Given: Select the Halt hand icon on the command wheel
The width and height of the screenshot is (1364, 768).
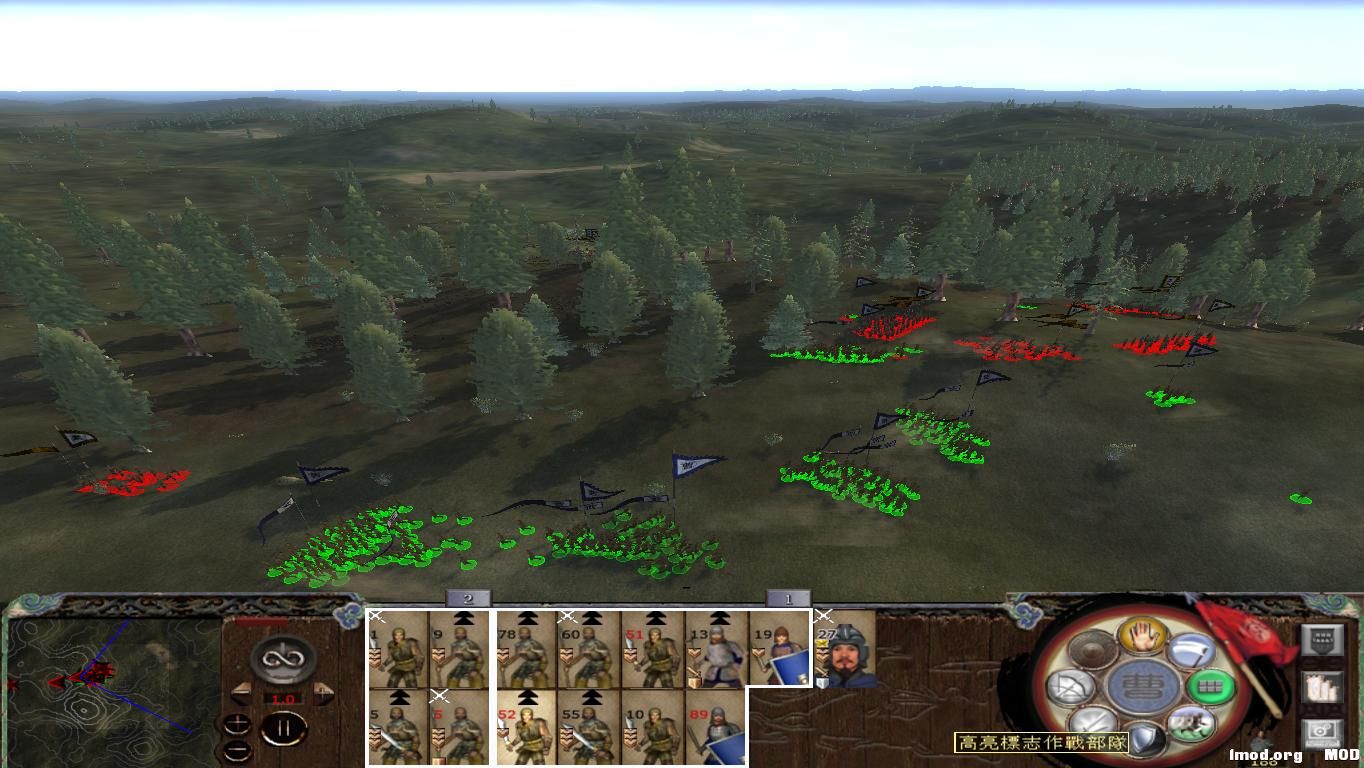Looking at the screenshot, I should pos(1142,637).
